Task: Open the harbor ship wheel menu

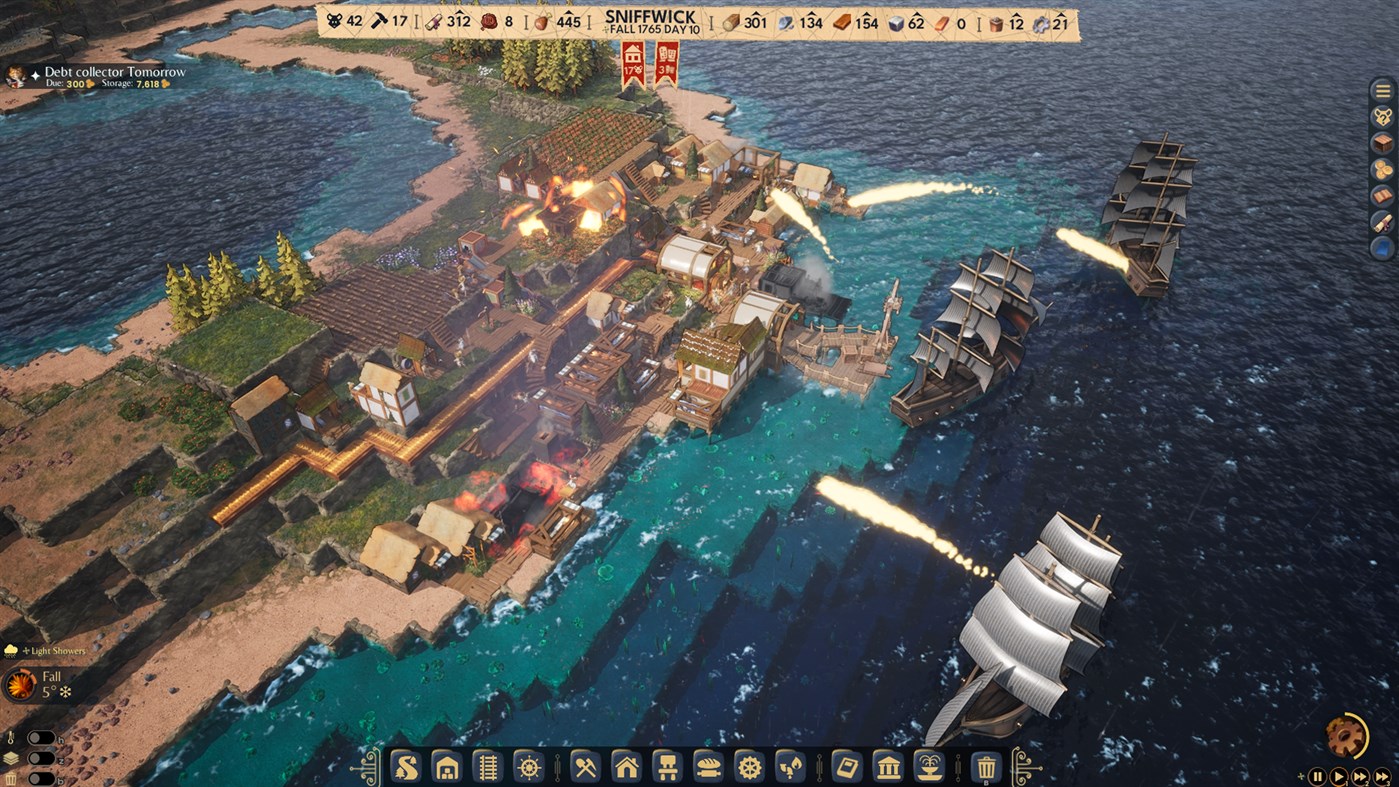Action: (531, 768)
